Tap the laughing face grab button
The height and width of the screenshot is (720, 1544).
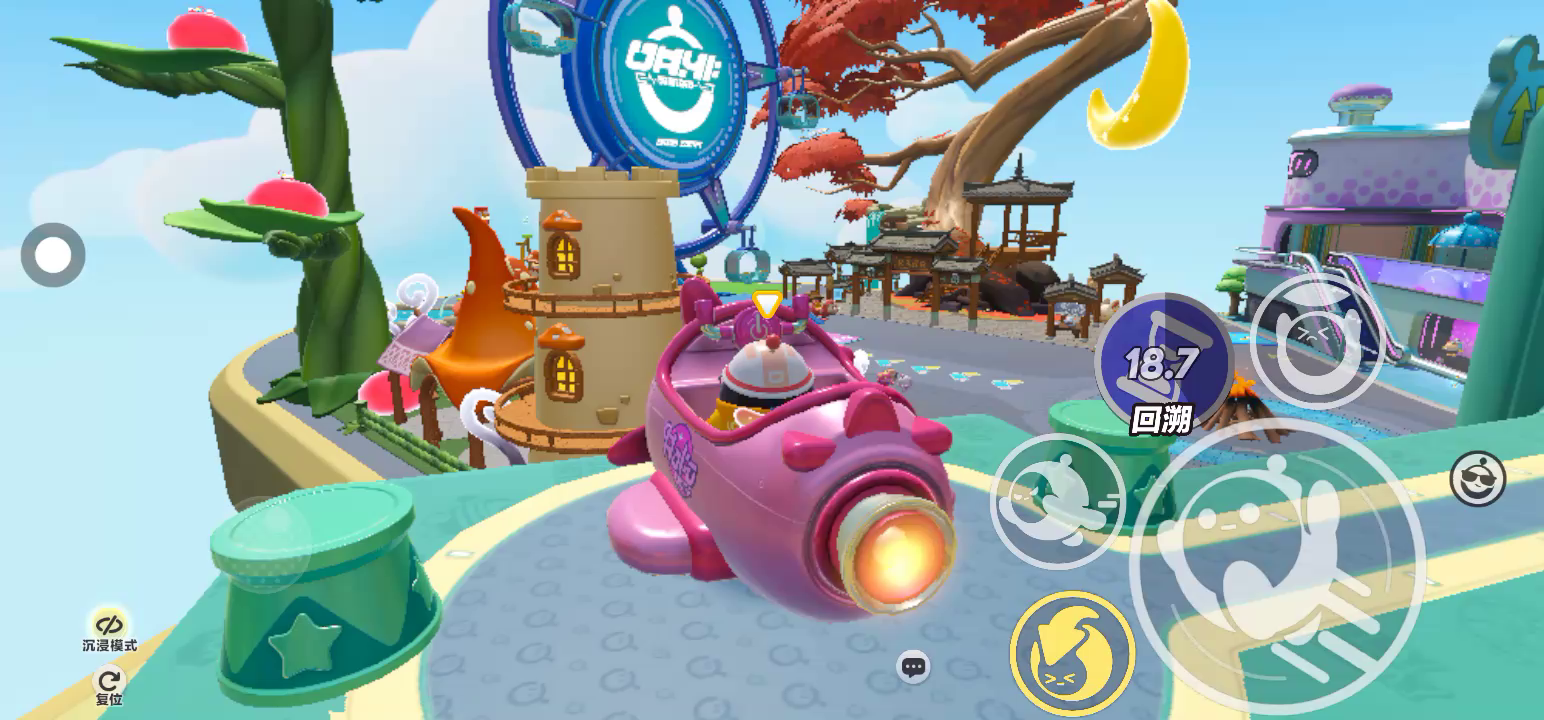tap(1317, 339)
